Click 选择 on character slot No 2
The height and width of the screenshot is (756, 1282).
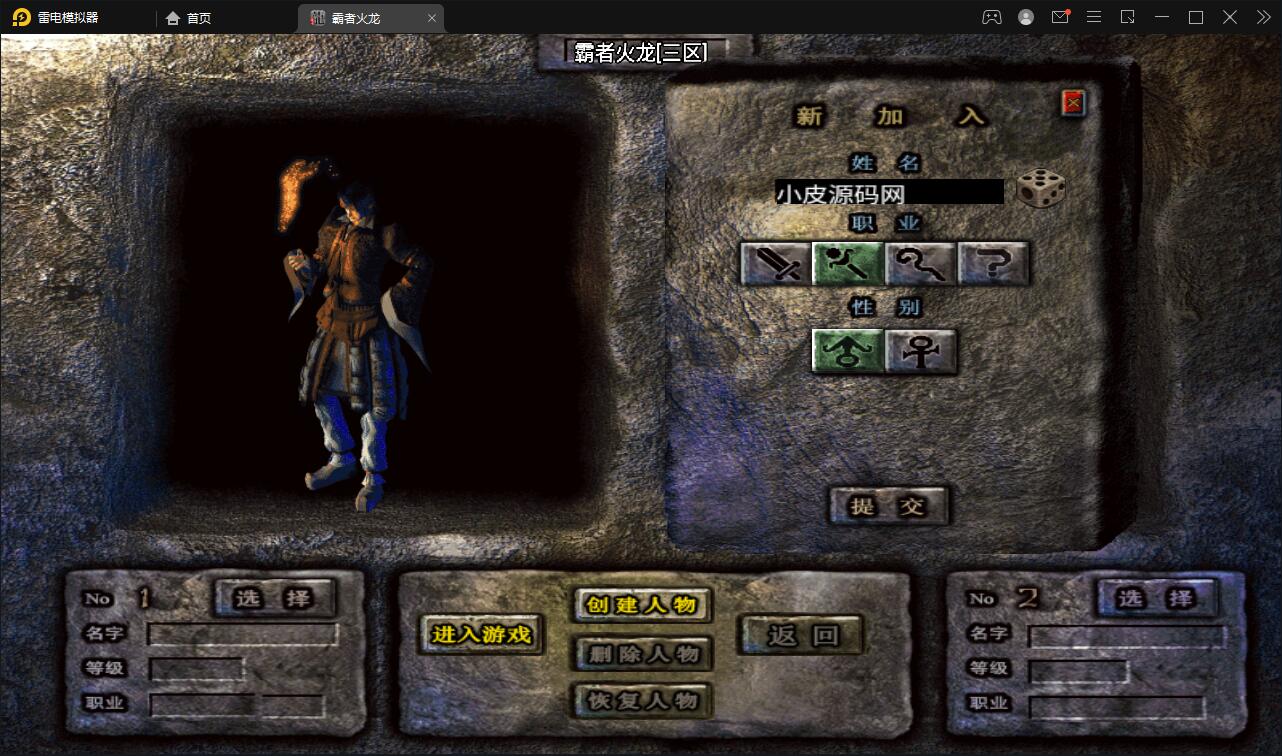point(1157,598)
